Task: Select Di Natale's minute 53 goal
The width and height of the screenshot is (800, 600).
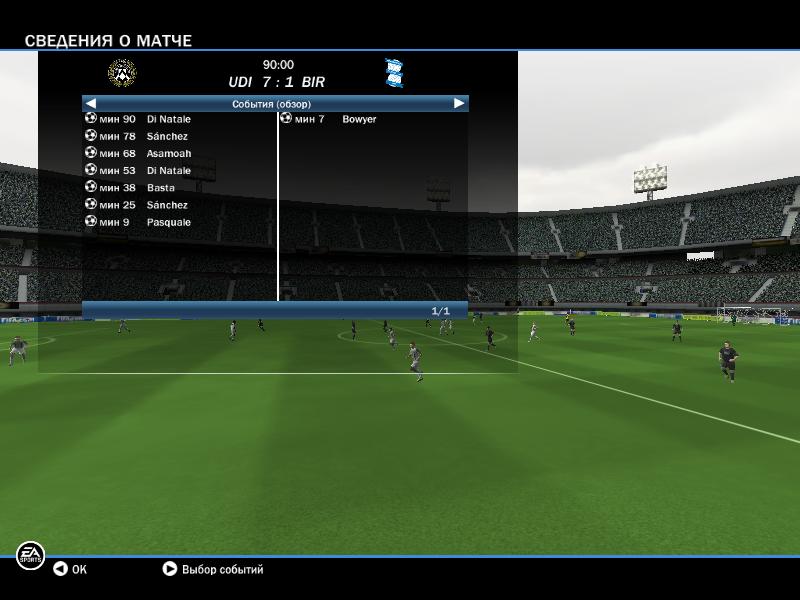Action: [168, 171]
